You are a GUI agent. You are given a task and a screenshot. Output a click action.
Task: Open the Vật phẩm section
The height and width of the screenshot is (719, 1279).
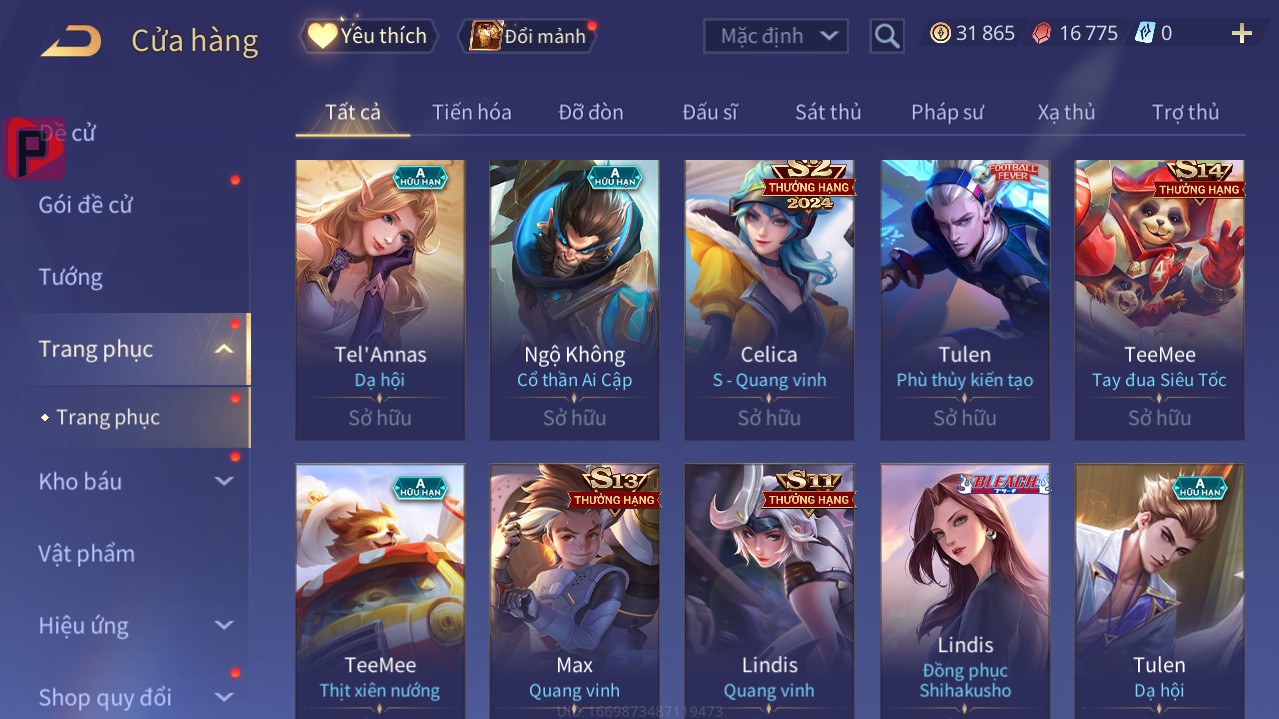86,553
